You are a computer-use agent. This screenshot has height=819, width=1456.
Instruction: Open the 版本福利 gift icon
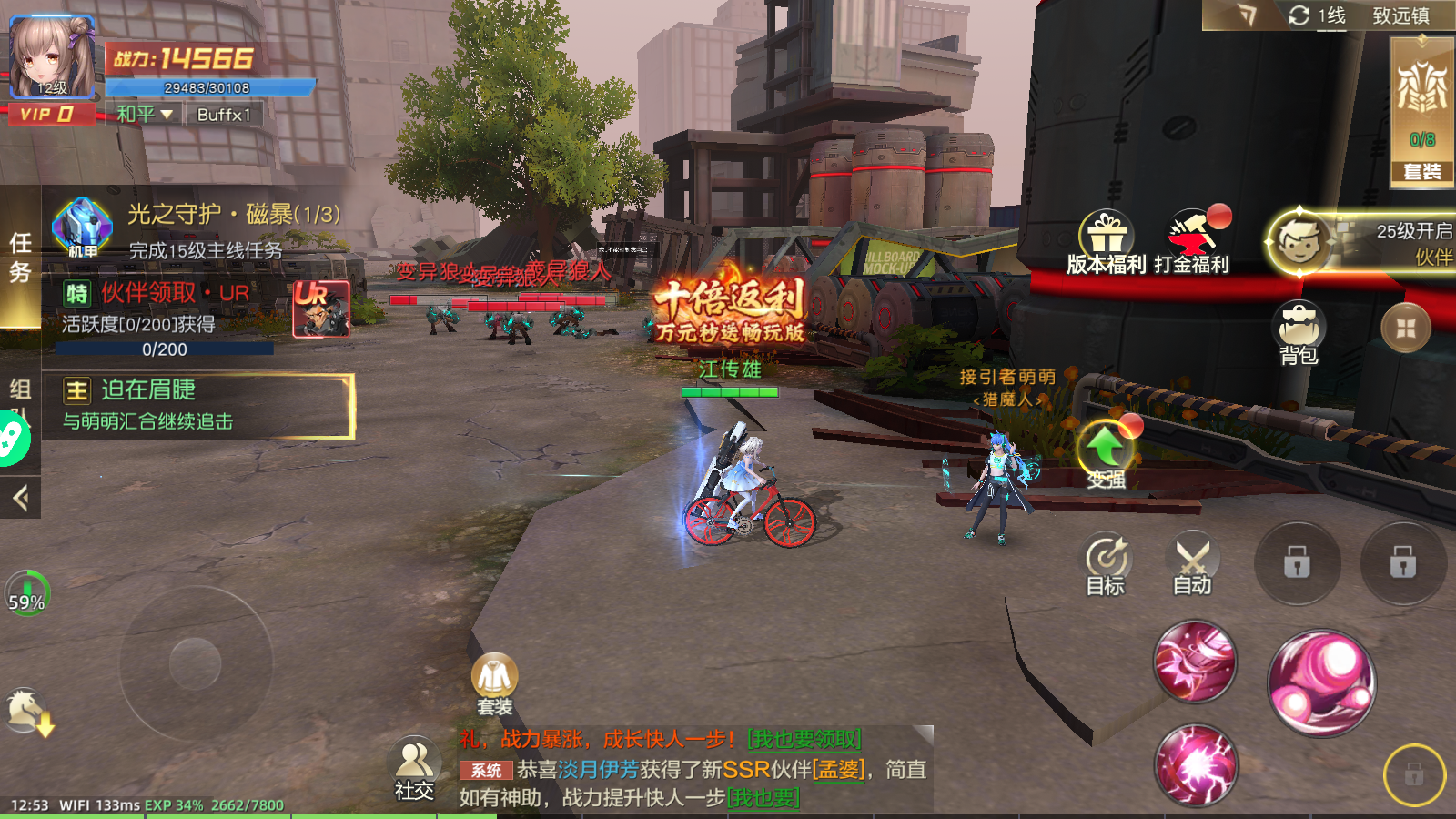[1106, 241]
